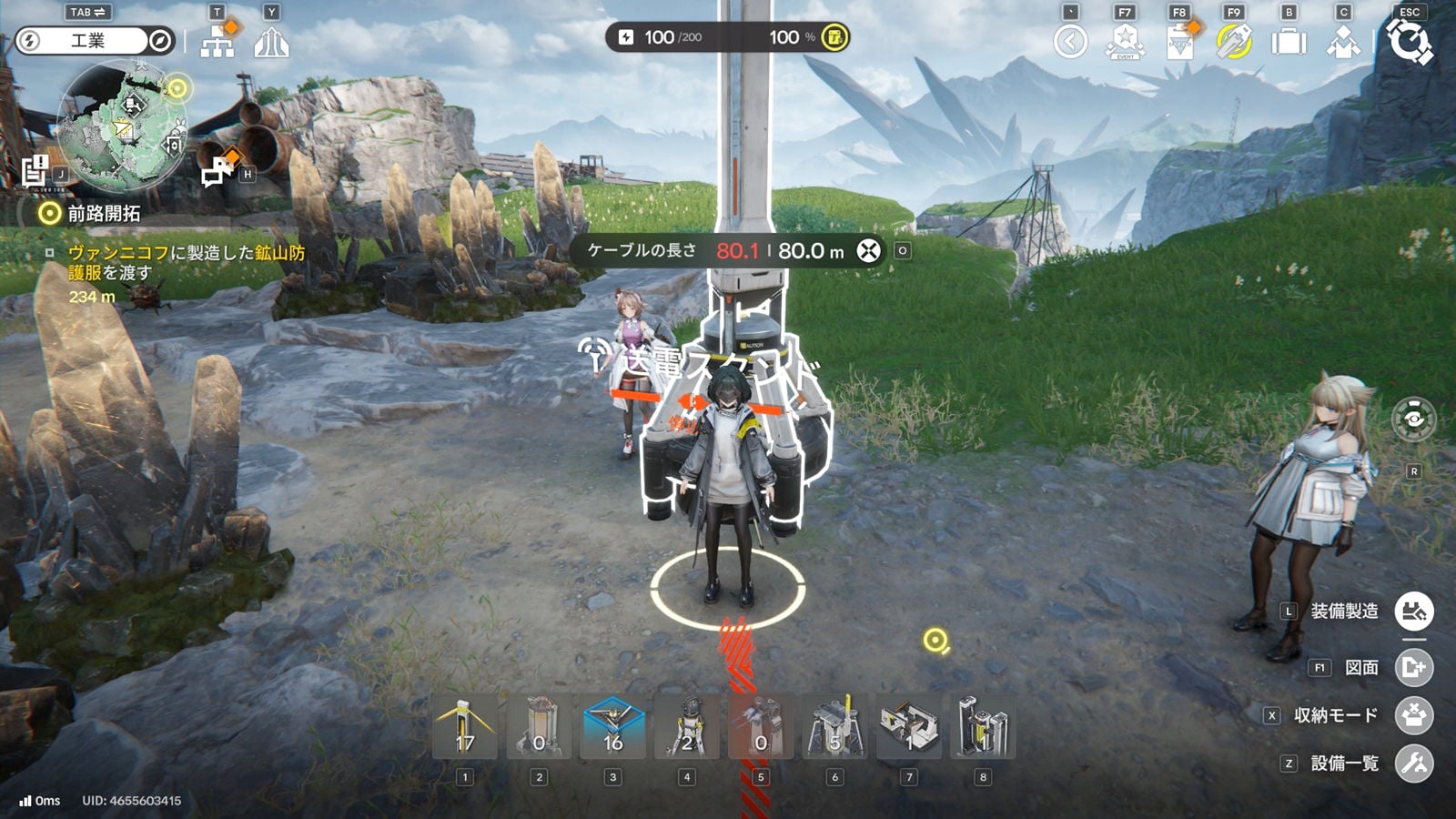Open the briefcase backpack

[1289, 42]
